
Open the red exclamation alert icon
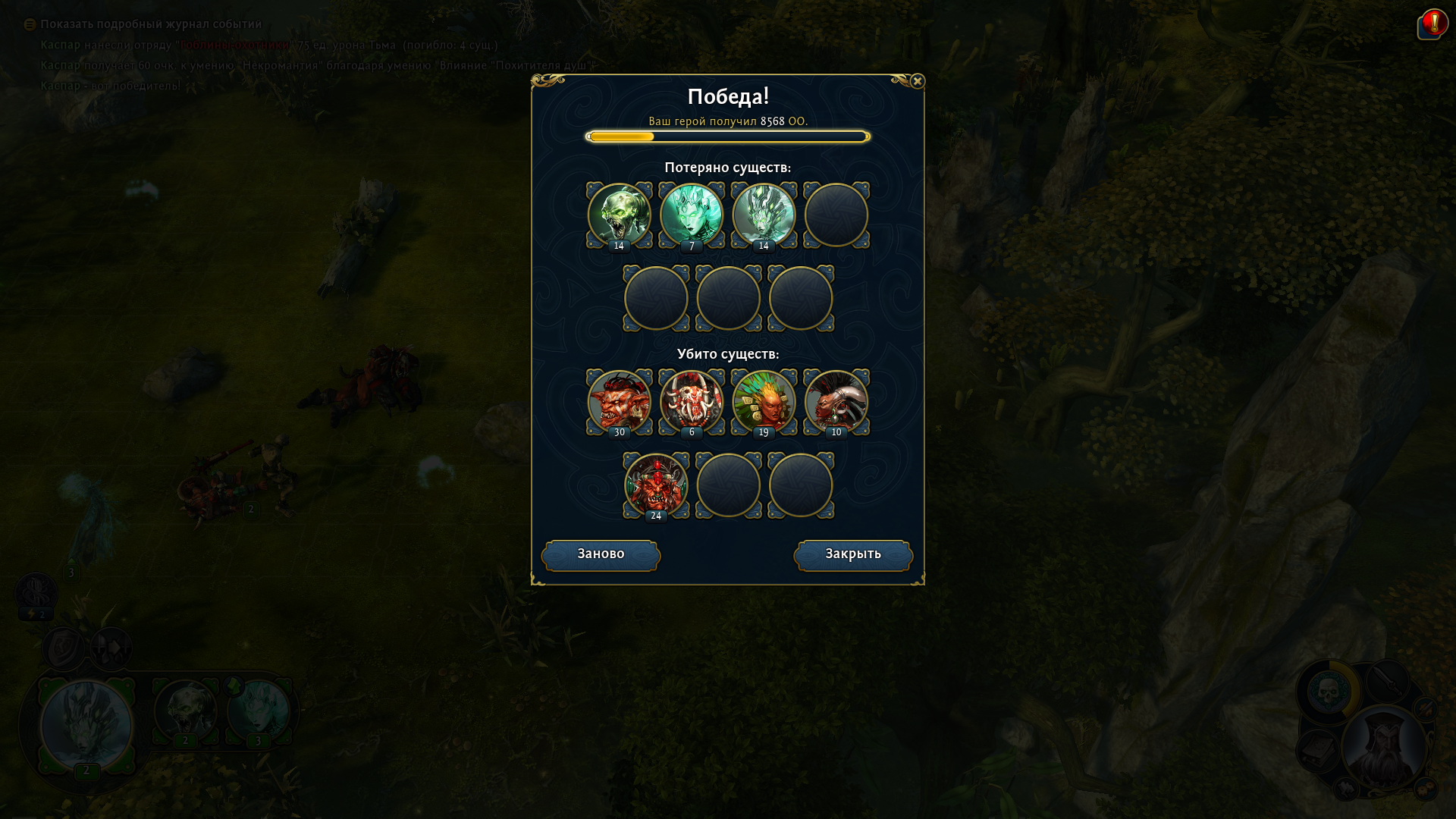1433,24
